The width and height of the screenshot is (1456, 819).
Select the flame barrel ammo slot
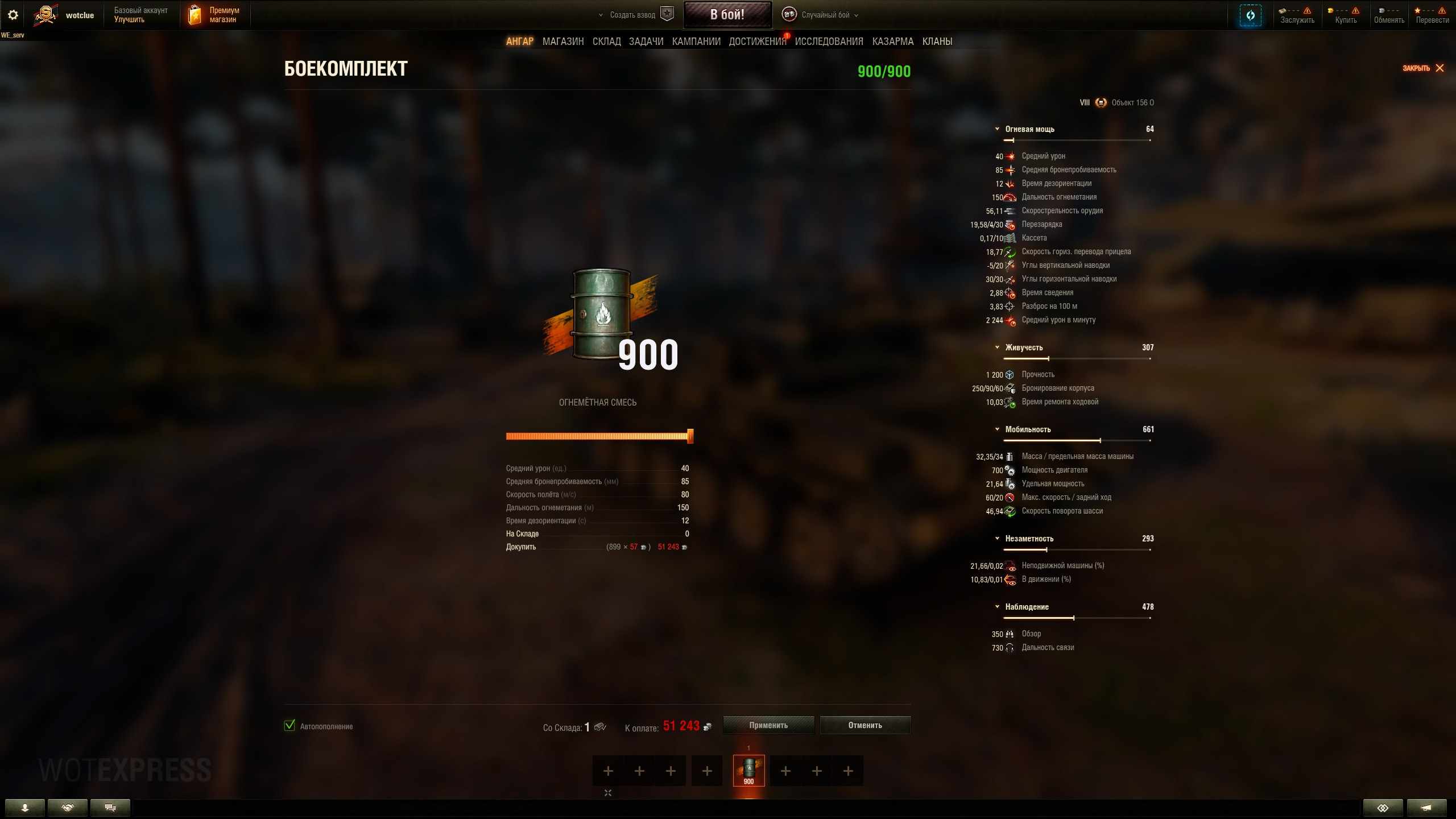coord(748,771)
